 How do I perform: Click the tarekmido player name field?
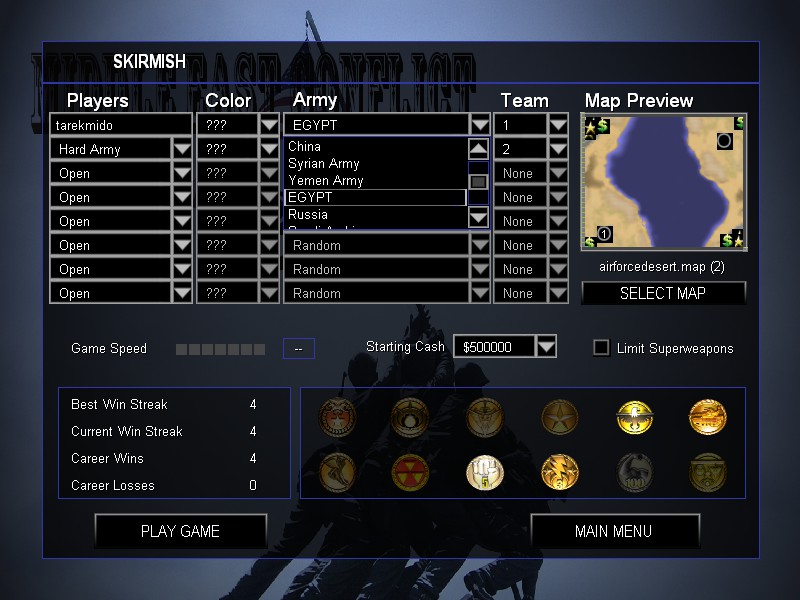pos(120,126)
